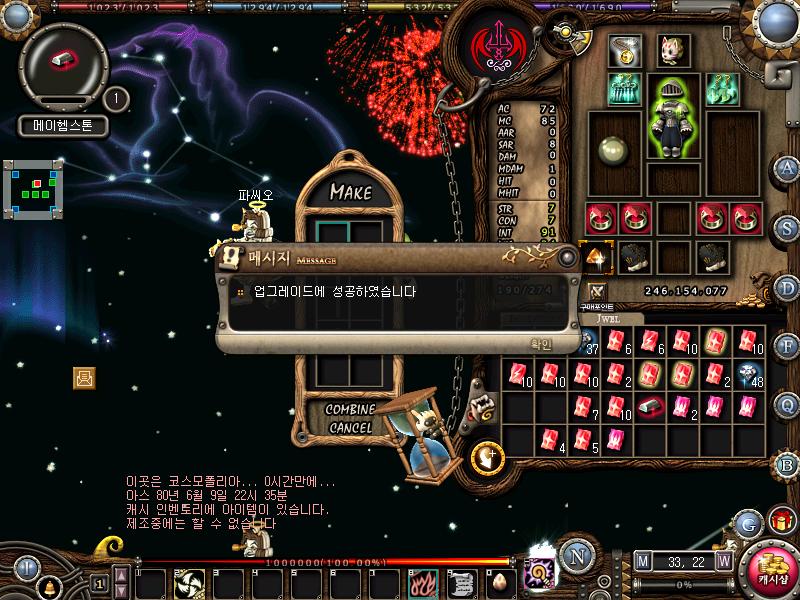Select the silver ingot in inventory
Screen dimensions: 800x600
click(650, 407)
